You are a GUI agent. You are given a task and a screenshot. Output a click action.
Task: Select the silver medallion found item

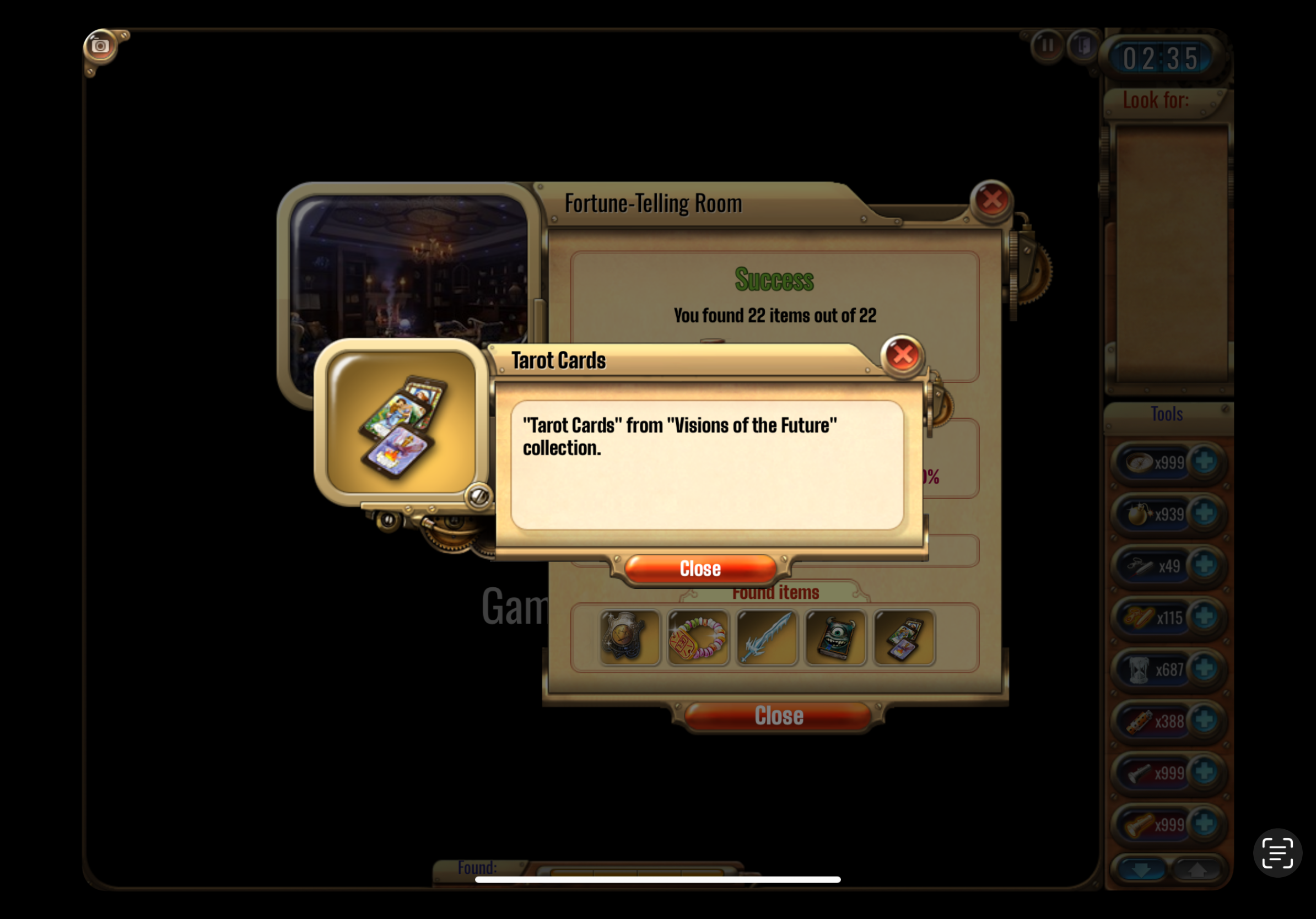pos(629,637)
